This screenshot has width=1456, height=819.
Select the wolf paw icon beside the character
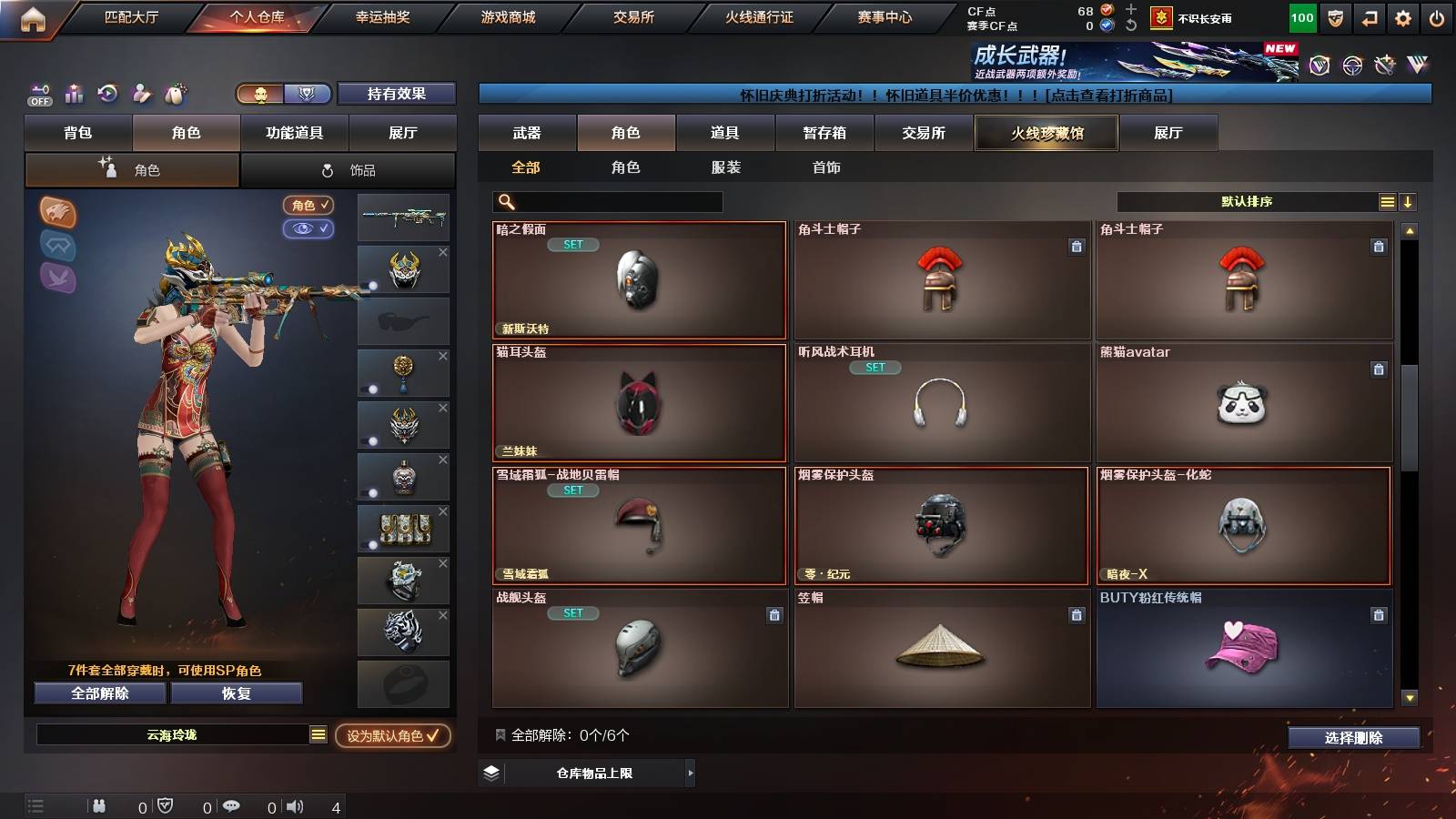57,211
